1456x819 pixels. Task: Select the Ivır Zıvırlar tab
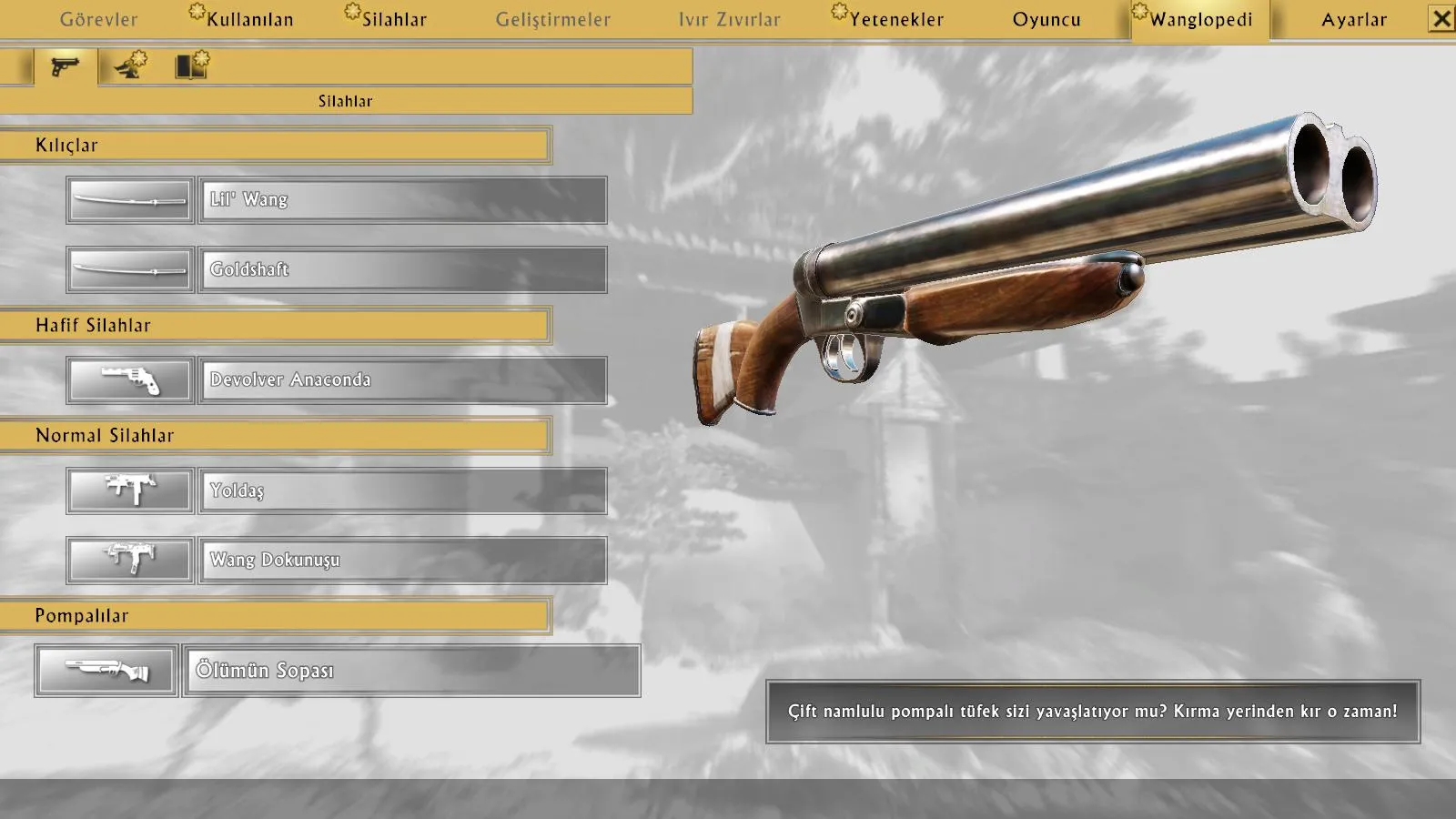pyautogui.click(x=729, y=19)
